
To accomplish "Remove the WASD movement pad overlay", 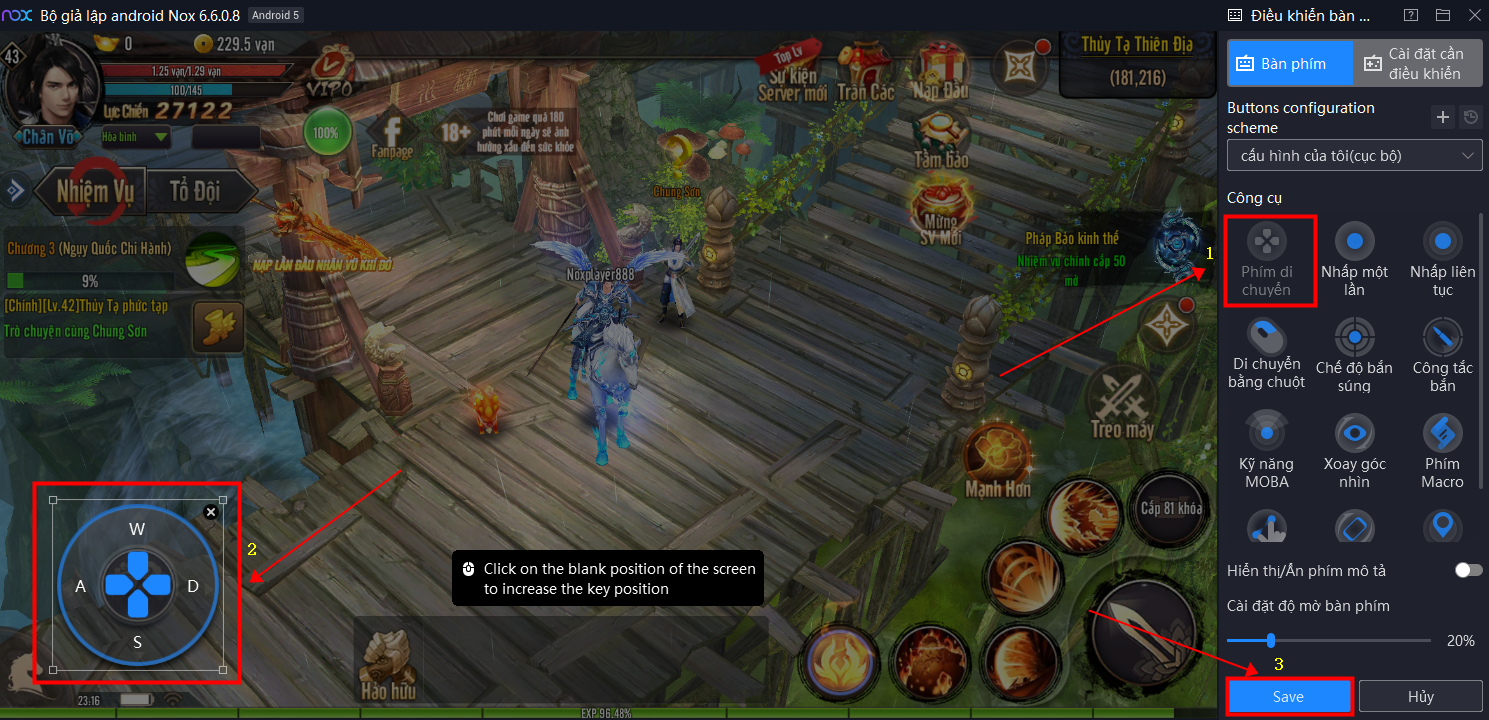I will click(211, 512).
